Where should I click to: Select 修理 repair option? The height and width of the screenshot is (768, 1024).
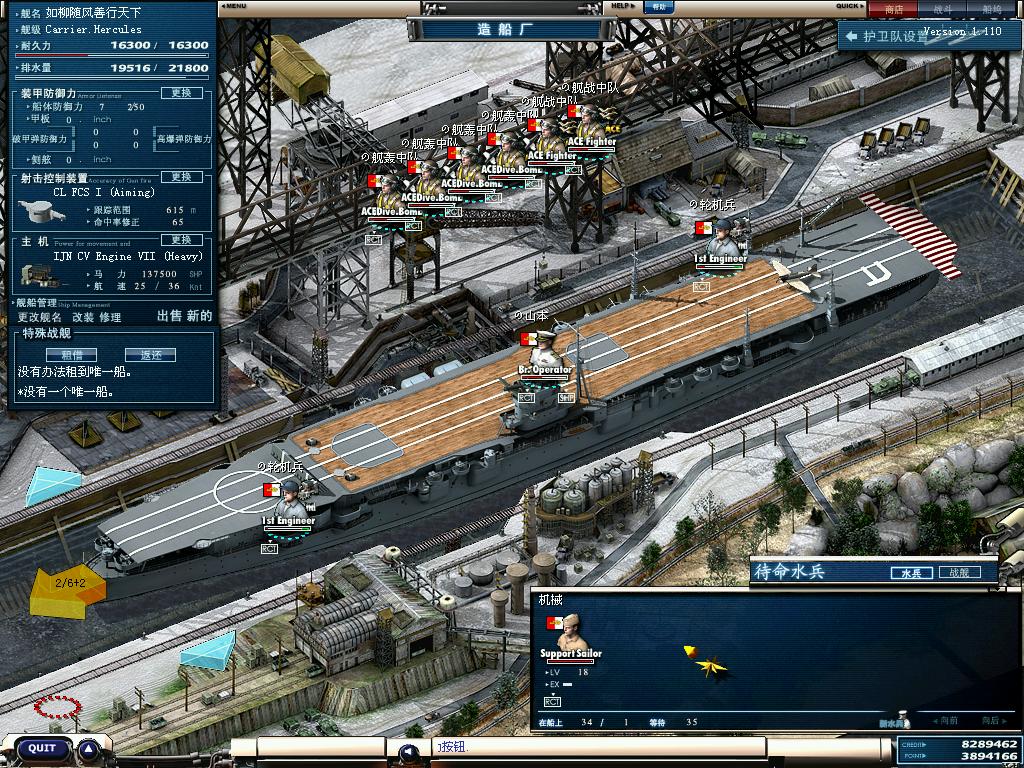point(110,317)
